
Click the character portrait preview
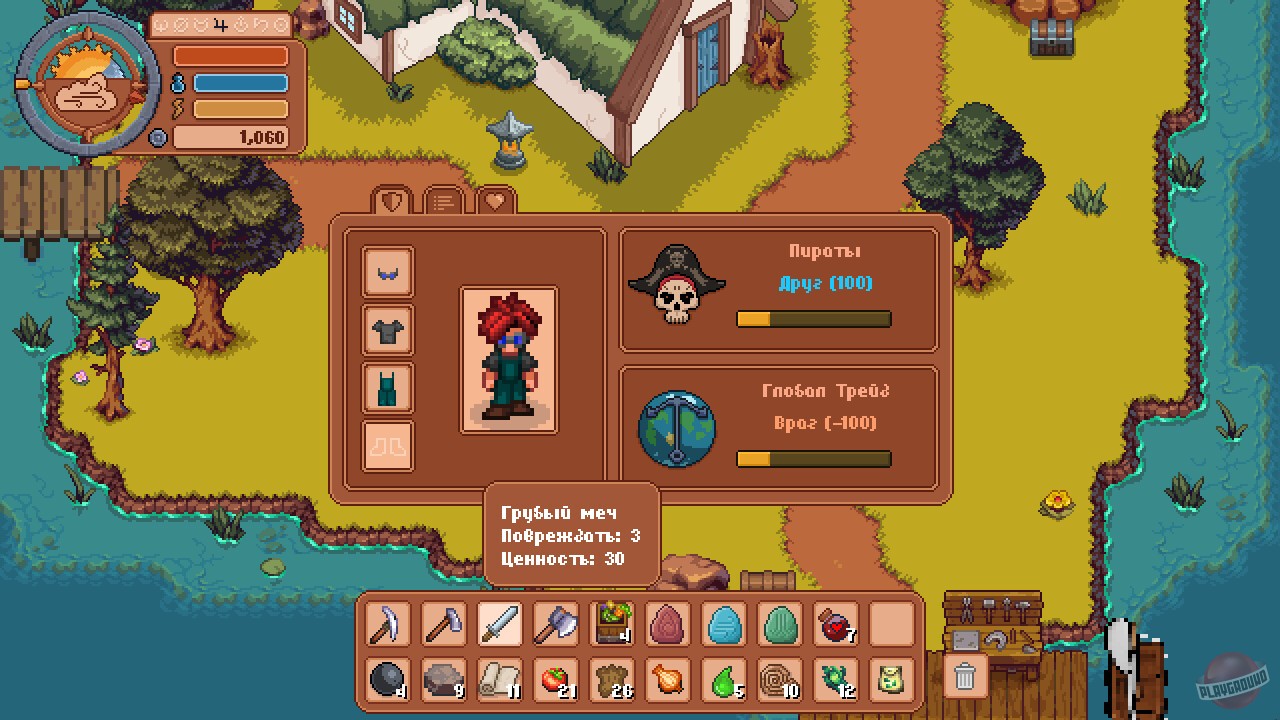click(x=508, y=360)
